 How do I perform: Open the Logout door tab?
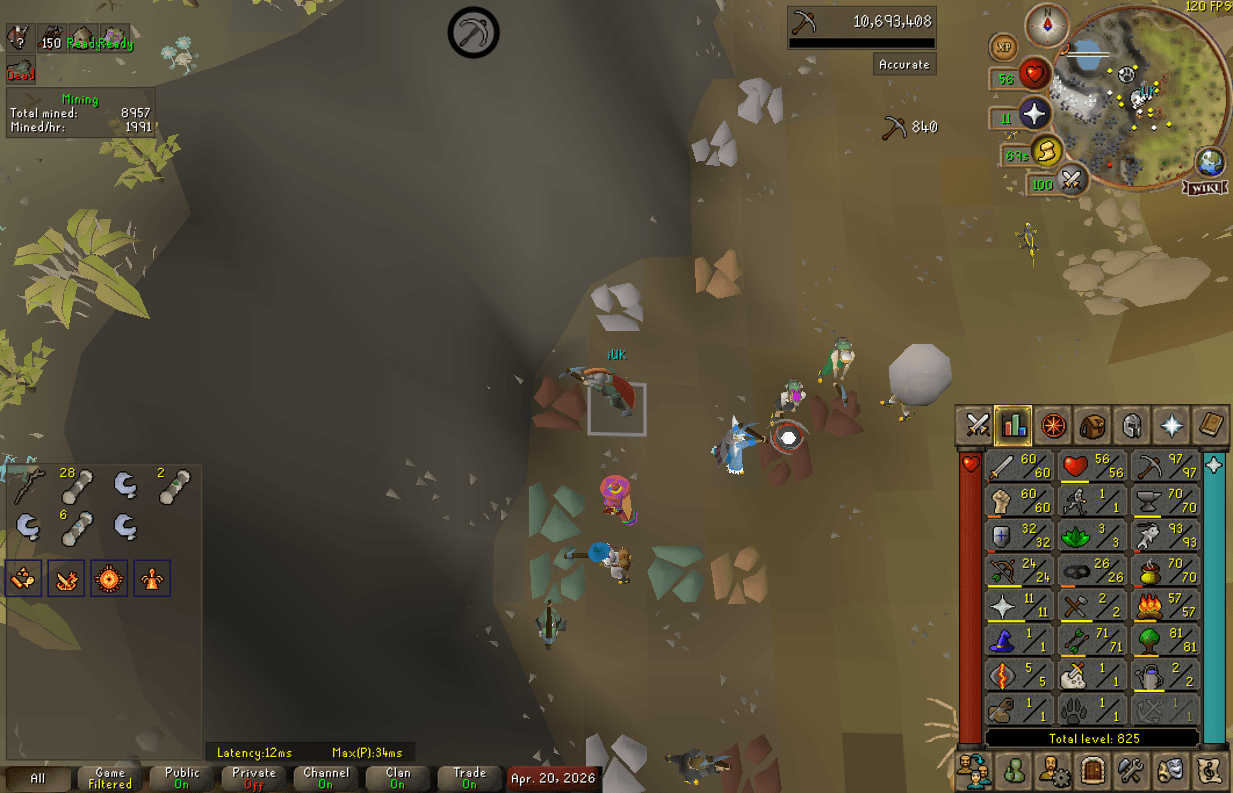click(x=1093, y=771)
